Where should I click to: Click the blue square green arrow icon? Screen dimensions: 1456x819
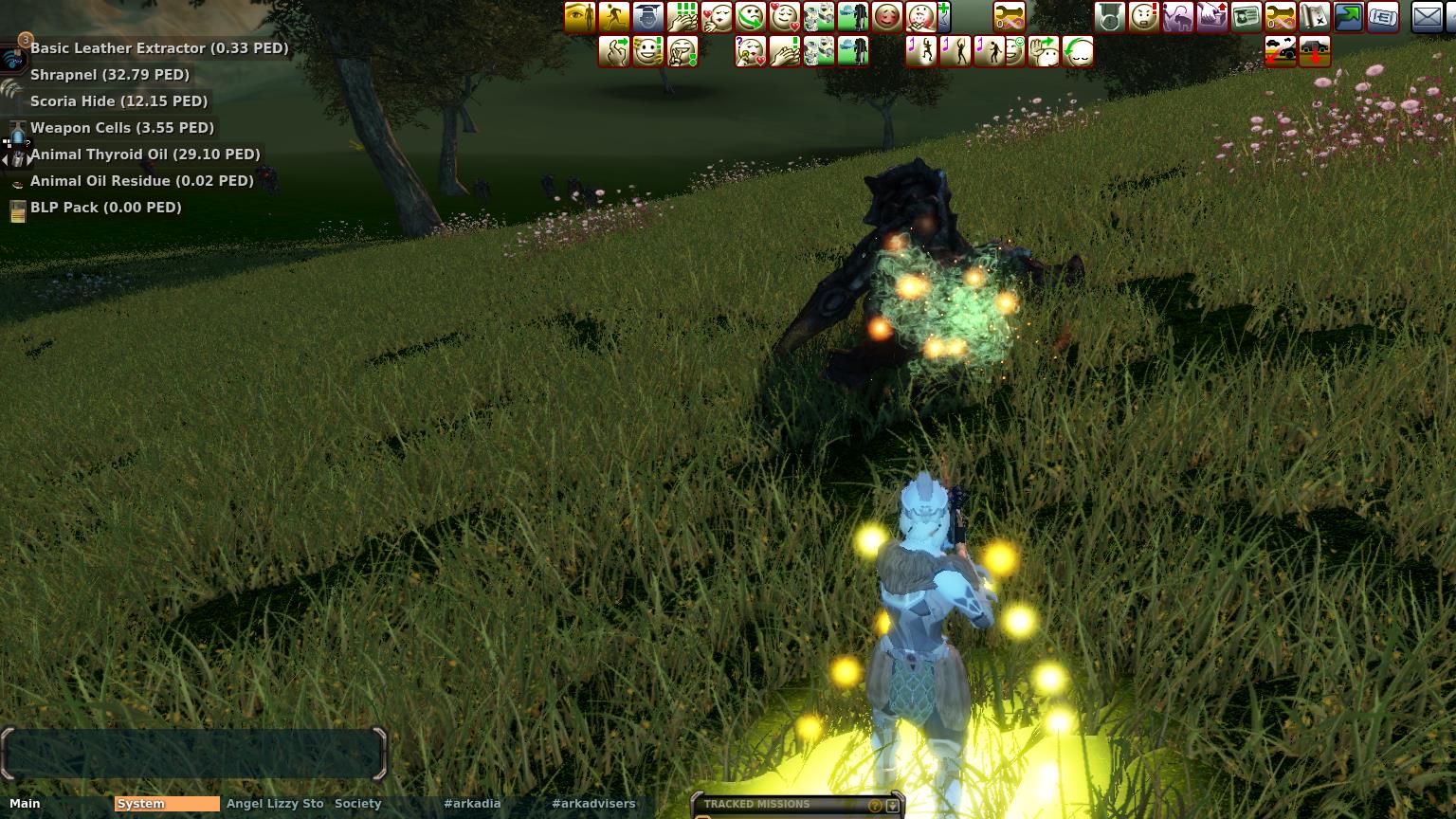pos(1349,17)
